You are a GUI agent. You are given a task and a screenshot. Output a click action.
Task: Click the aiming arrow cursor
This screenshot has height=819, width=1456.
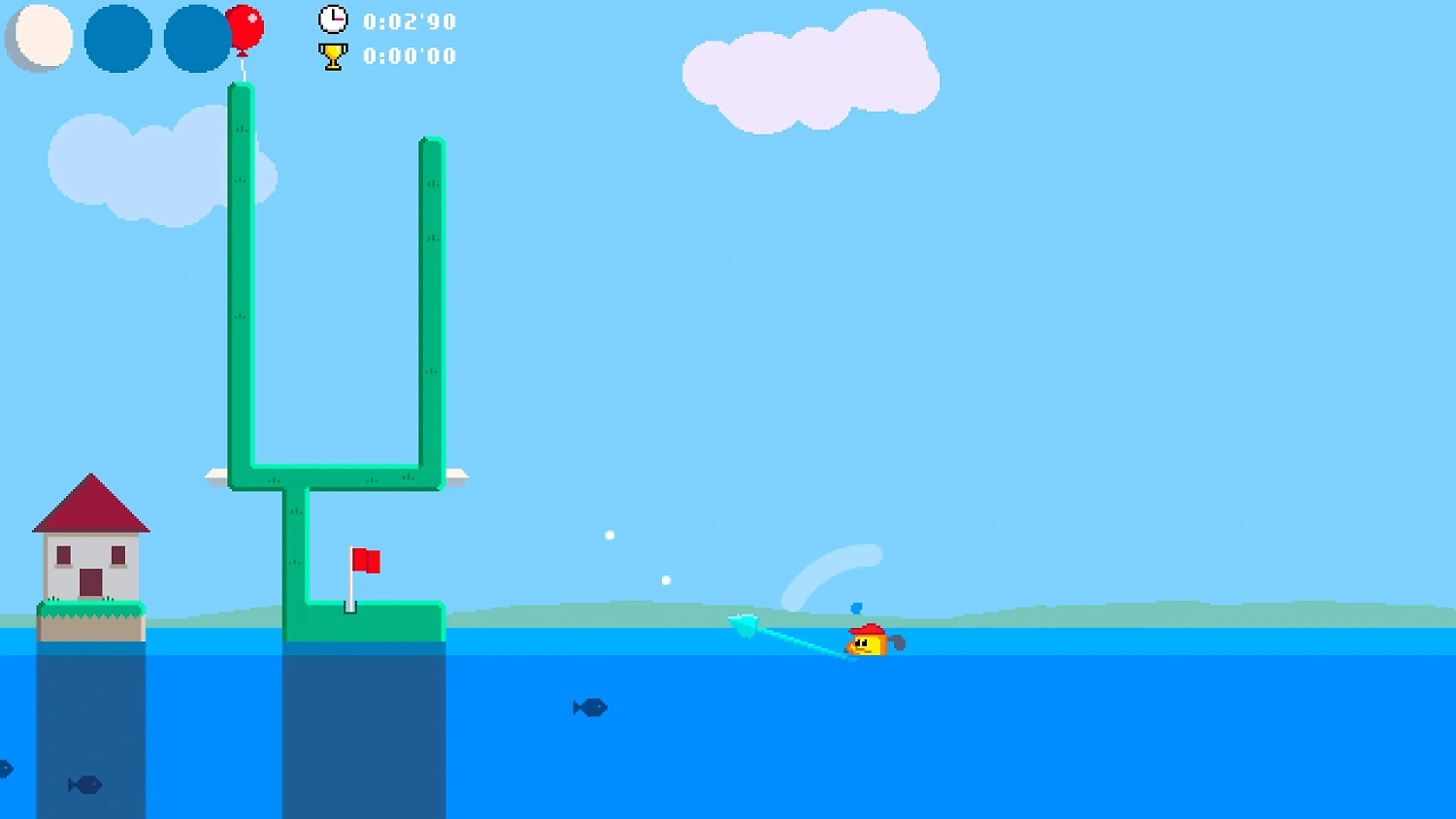tap(745, 626)
